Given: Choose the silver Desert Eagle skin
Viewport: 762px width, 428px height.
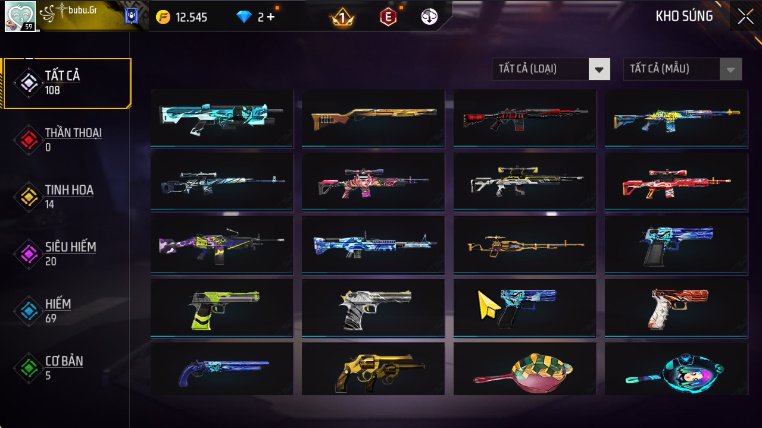Looking at the screenshot, I should pos(372,307).
